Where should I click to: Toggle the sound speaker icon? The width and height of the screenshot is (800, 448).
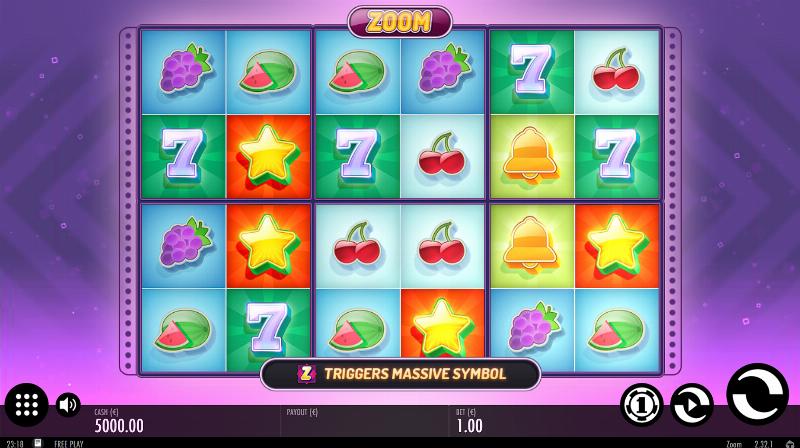pyautogui.click(x=68, y=405)
